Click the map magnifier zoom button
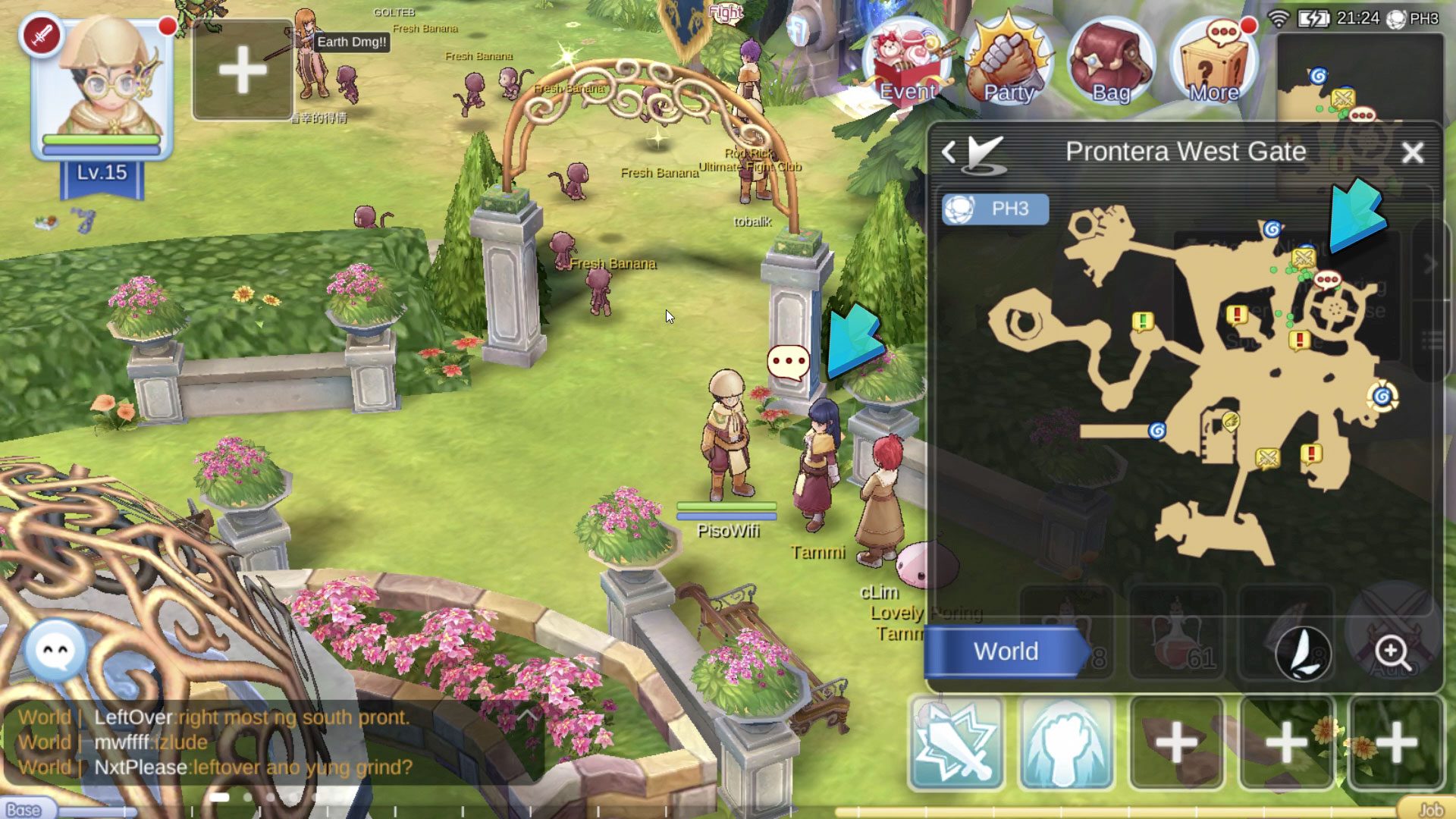Image resolution: width=1456 pixels, height=819 pixels. click(x=1393, y=652)
